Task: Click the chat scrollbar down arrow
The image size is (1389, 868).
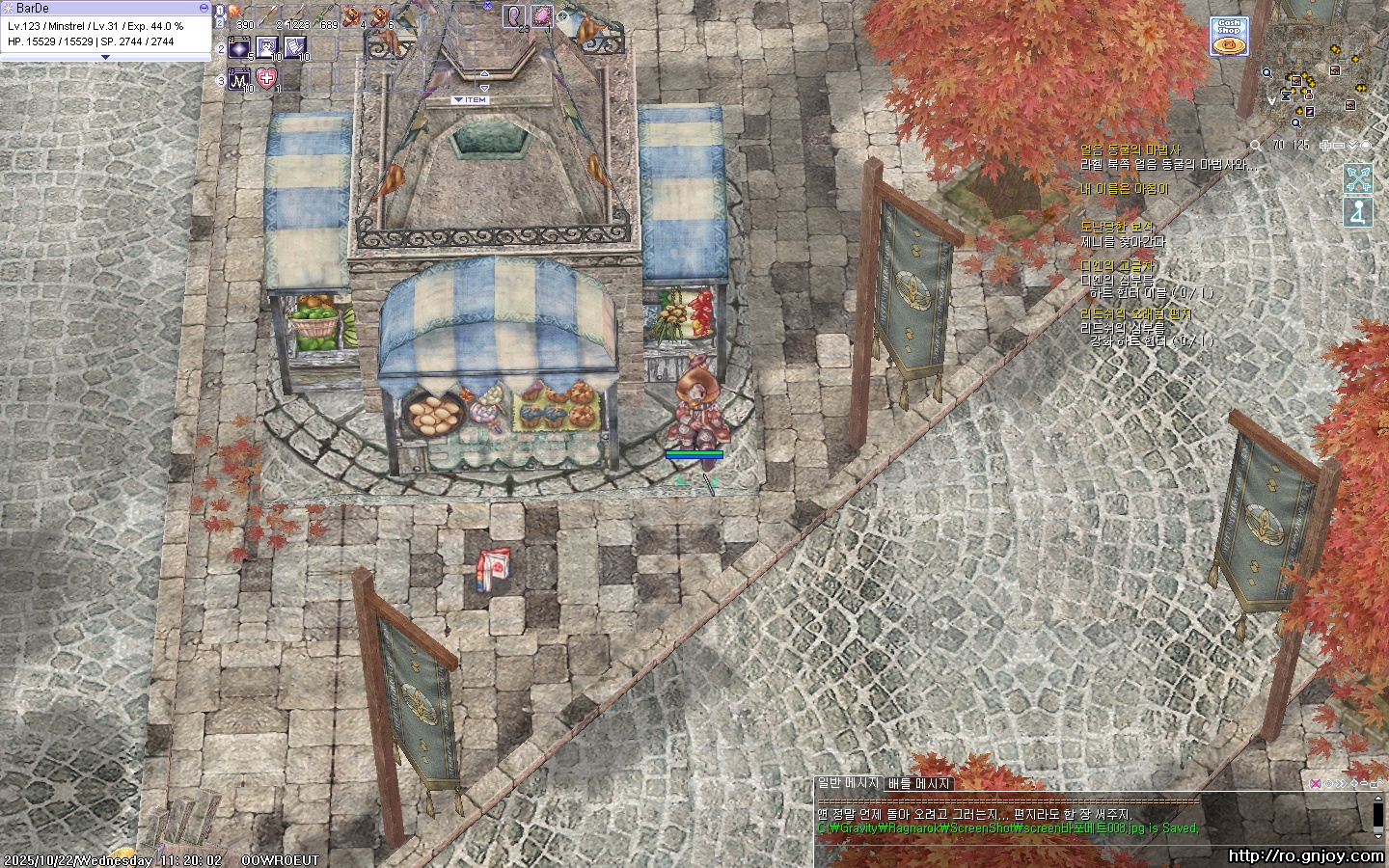Action: 1378,835
